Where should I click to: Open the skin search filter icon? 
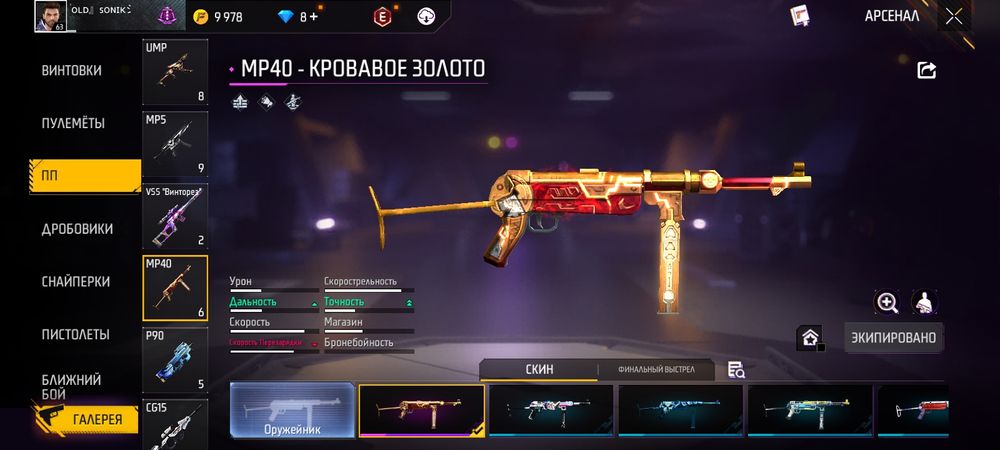click(737, 370)
